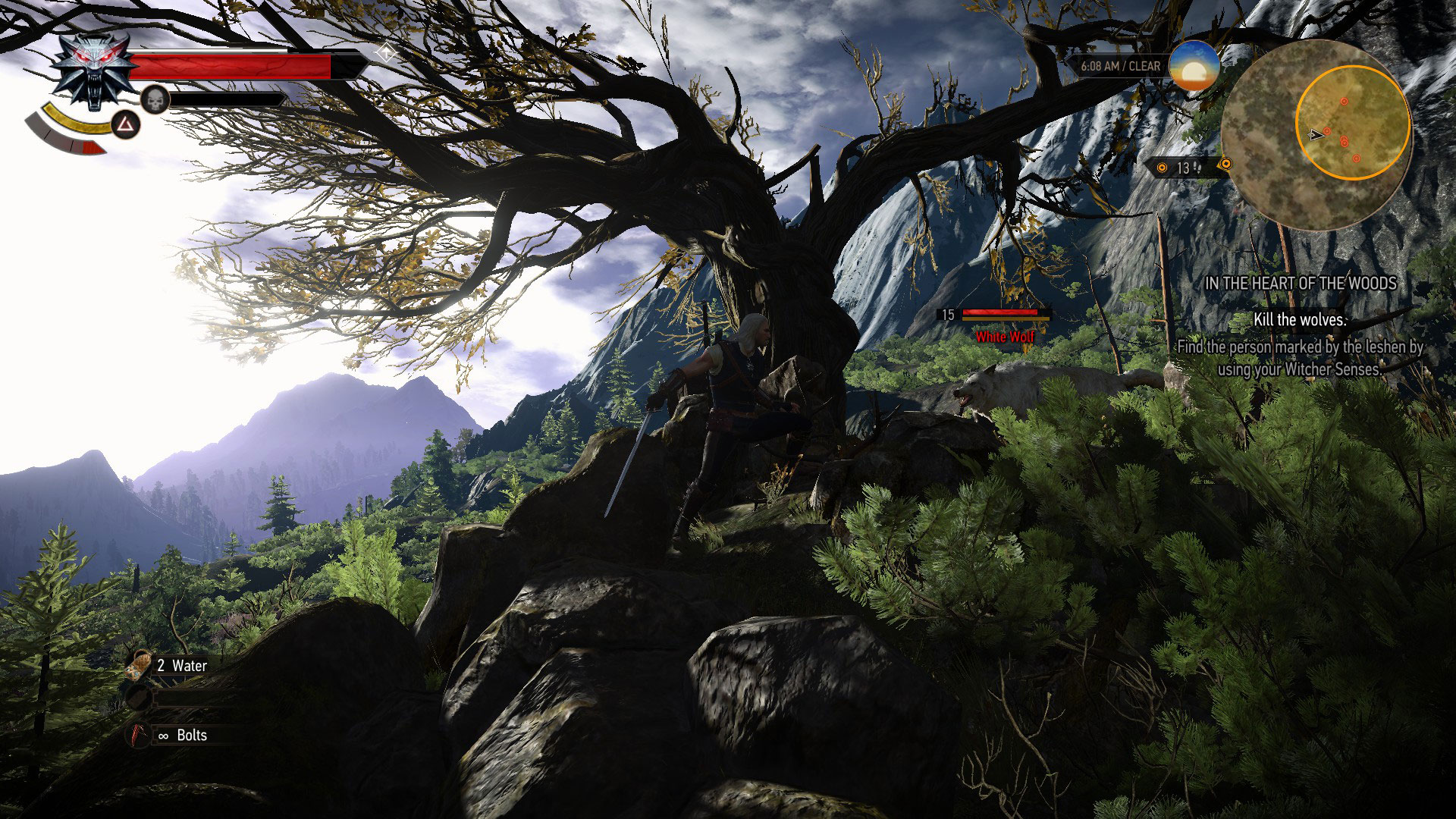Toggle the empty middle consumable slot
1456x819 pixels.
click(139, 696)
